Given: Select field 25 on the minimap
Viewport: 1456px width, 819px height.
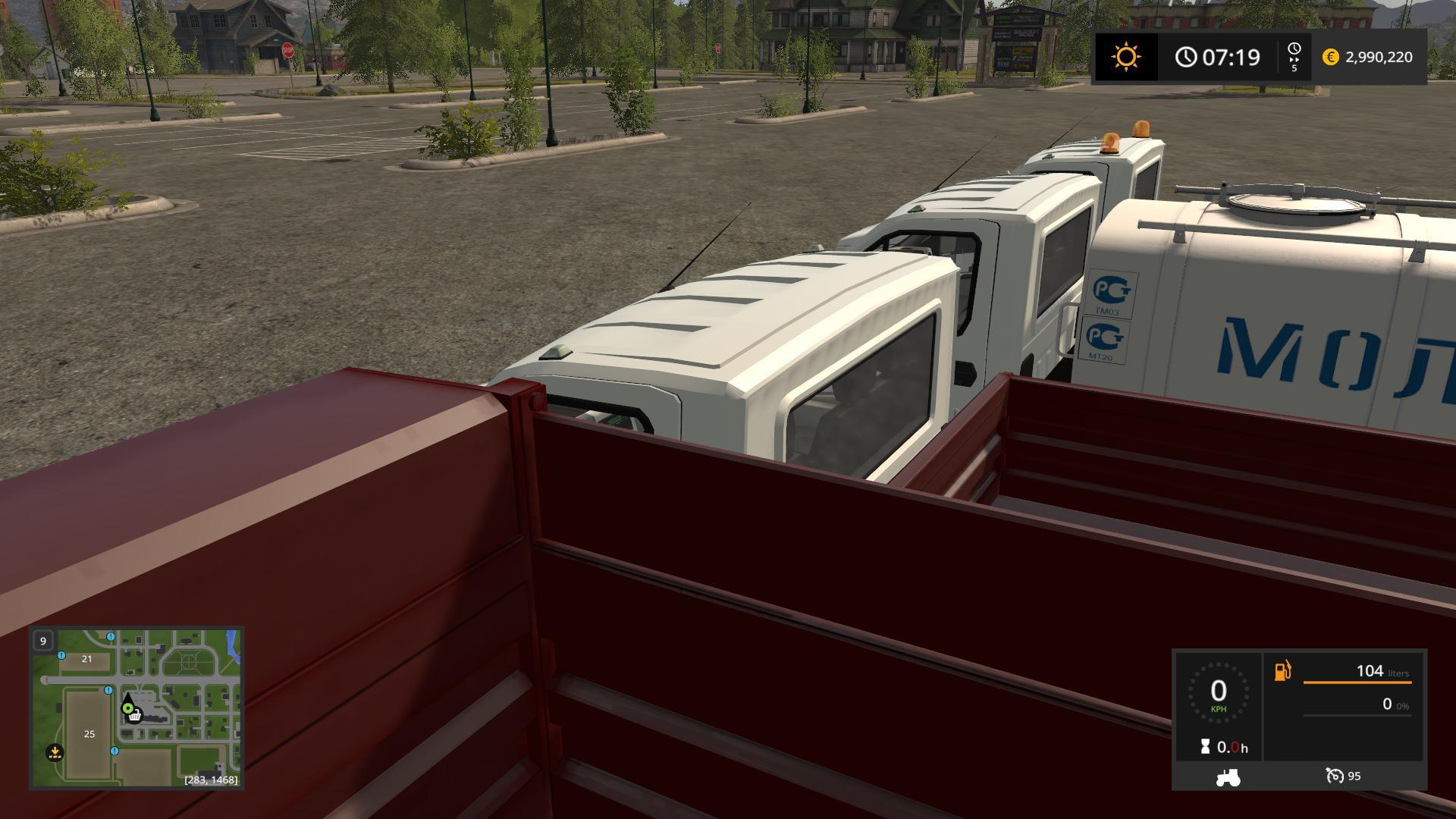Looking at the screenshot, I should click(89, 733).
